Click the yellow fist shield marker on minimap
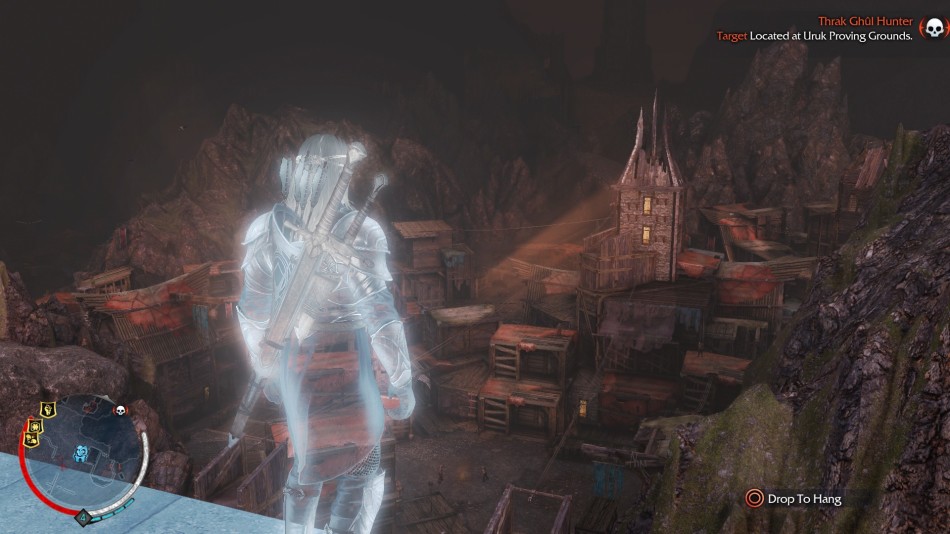This screenshot has width=950, height=534. [x=47, y=409]
